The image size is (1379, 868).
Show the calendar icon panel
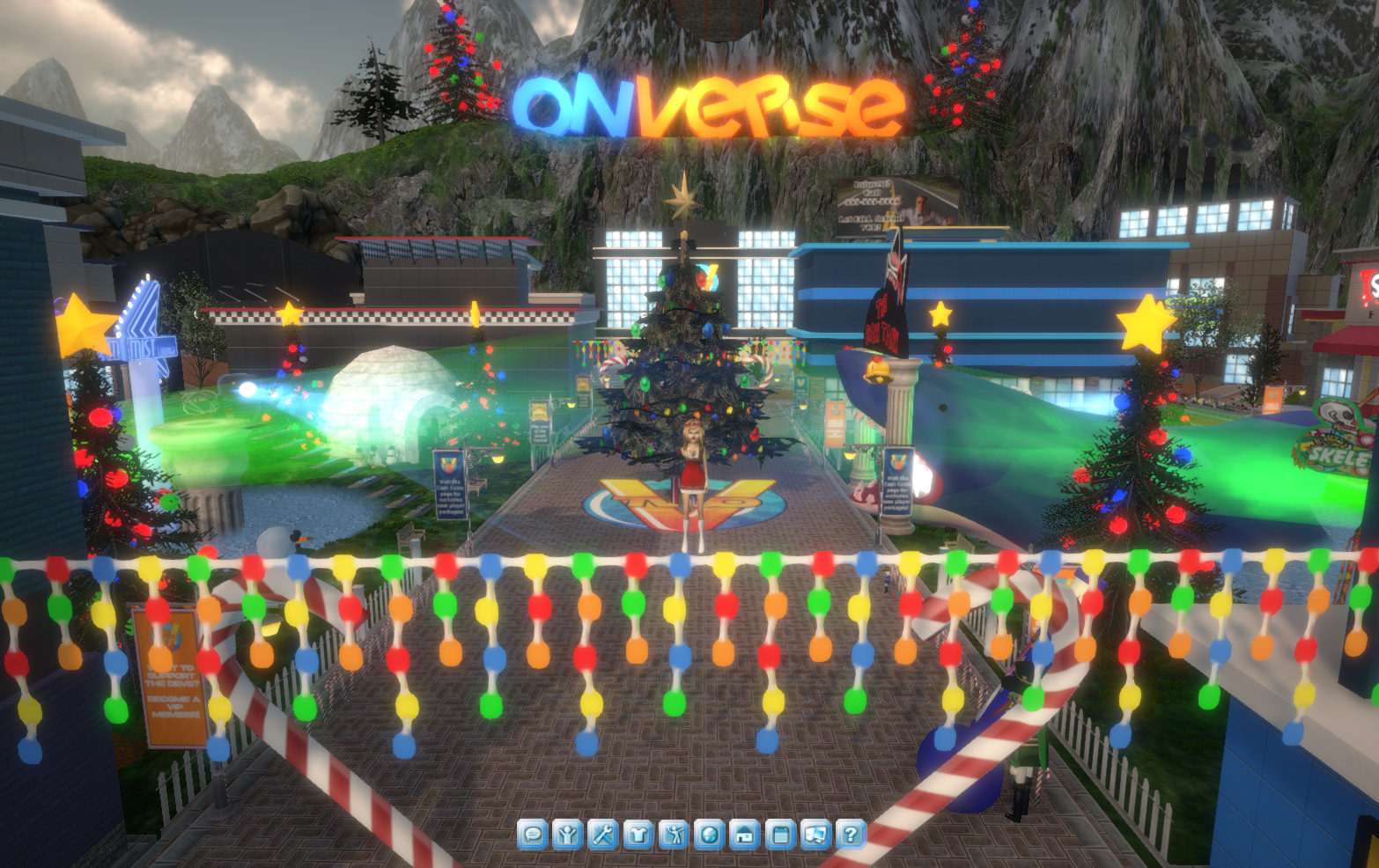[x=780, y=833]
